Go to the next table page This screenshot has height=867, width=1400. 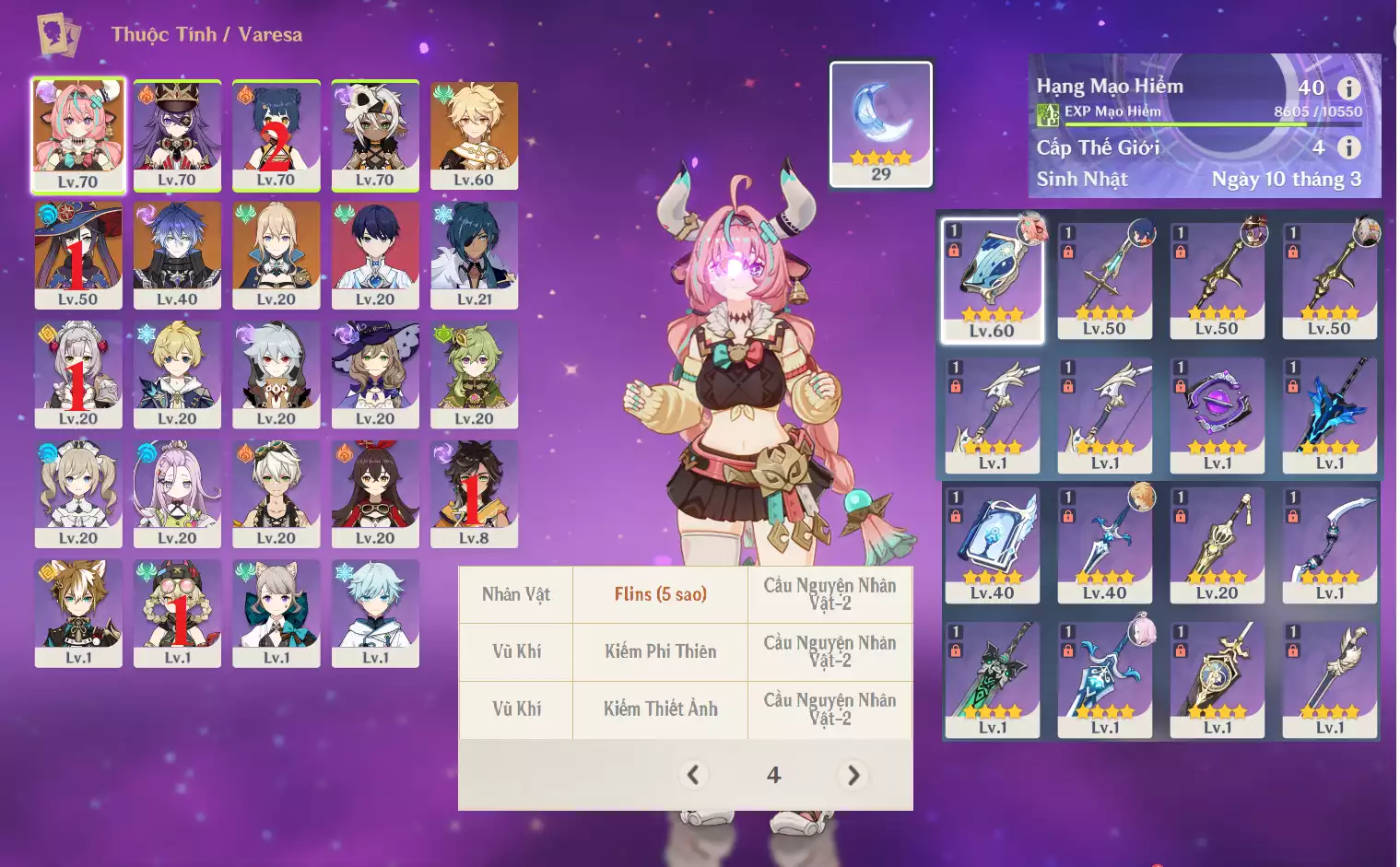click(x=853, y=776)
